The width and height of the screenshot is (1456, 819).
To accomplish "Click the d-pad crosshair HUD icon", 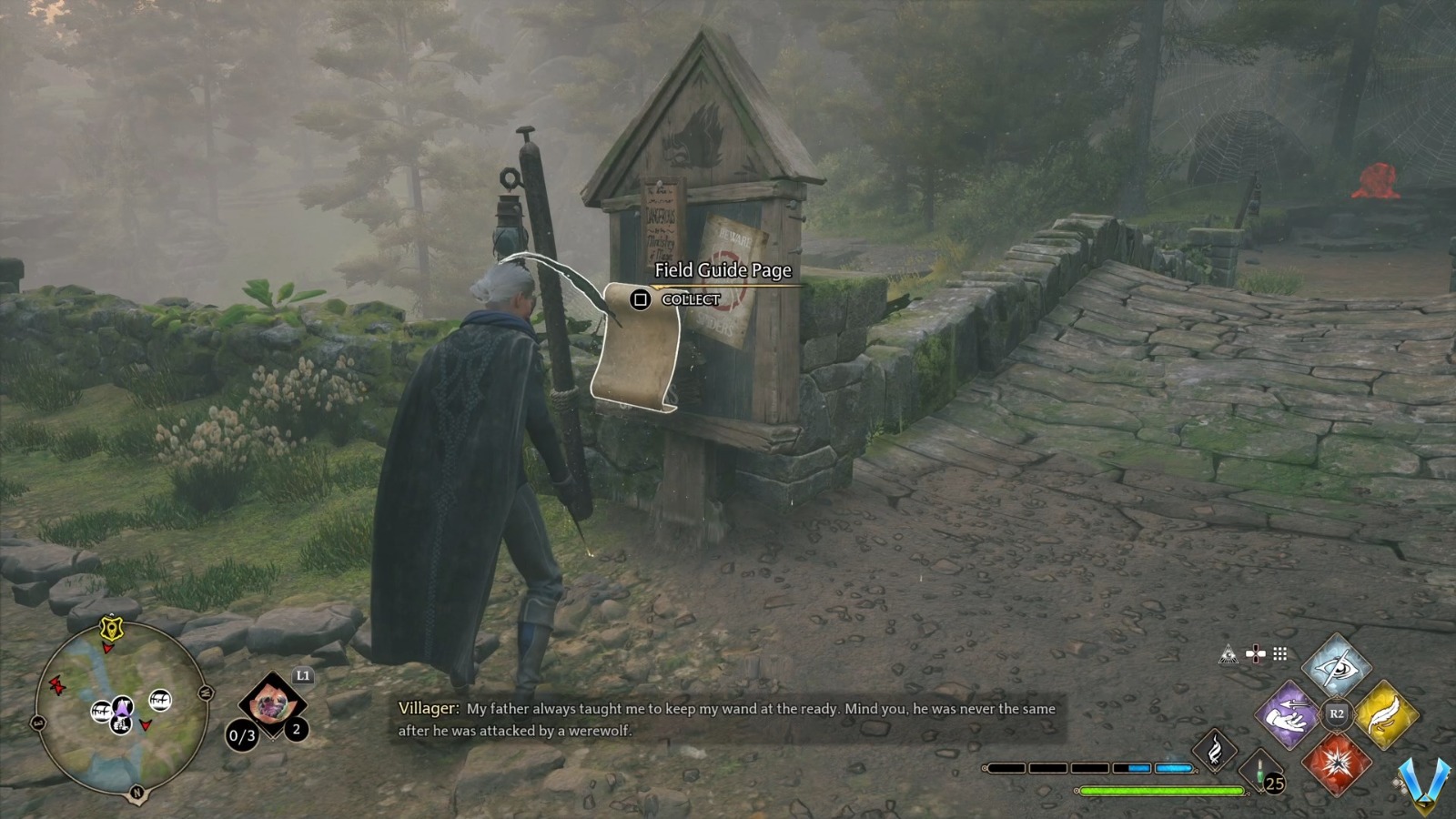I will click(1255, 653).
